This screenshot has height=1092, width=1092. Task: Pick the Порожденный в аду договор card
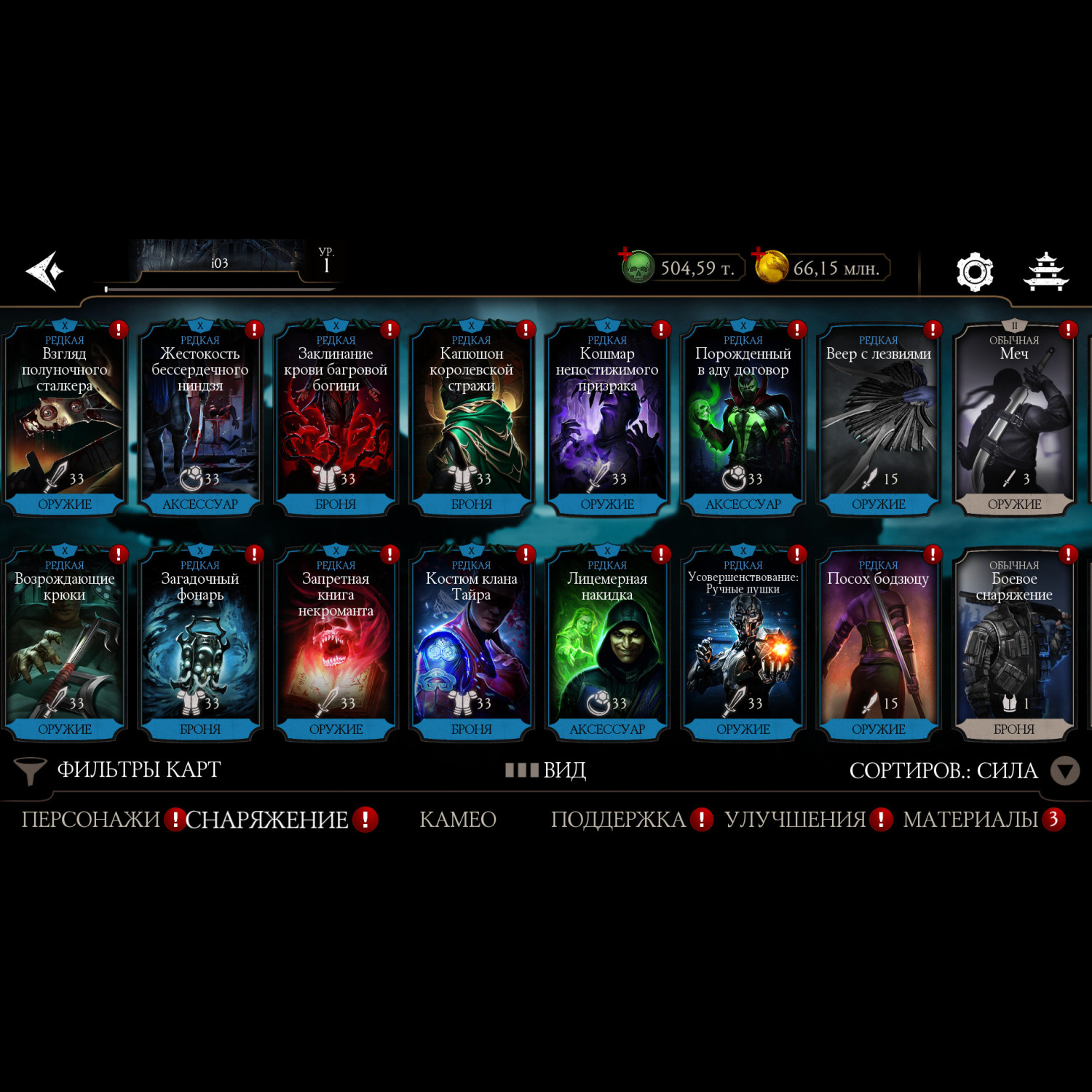point(743,419)
